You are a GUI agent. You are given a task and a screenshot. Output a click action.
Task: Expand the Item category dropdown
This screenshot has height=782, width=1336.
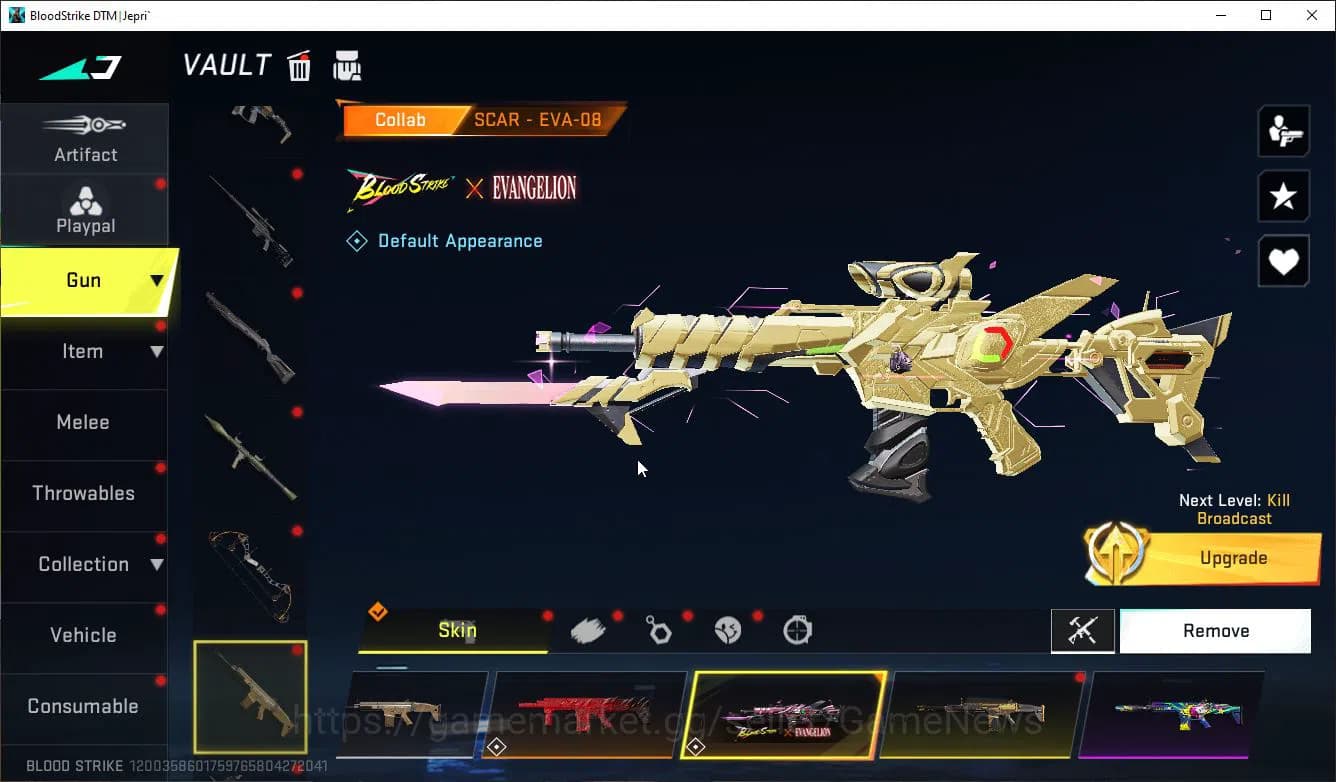pyautogui.click(x=157, y=352)
